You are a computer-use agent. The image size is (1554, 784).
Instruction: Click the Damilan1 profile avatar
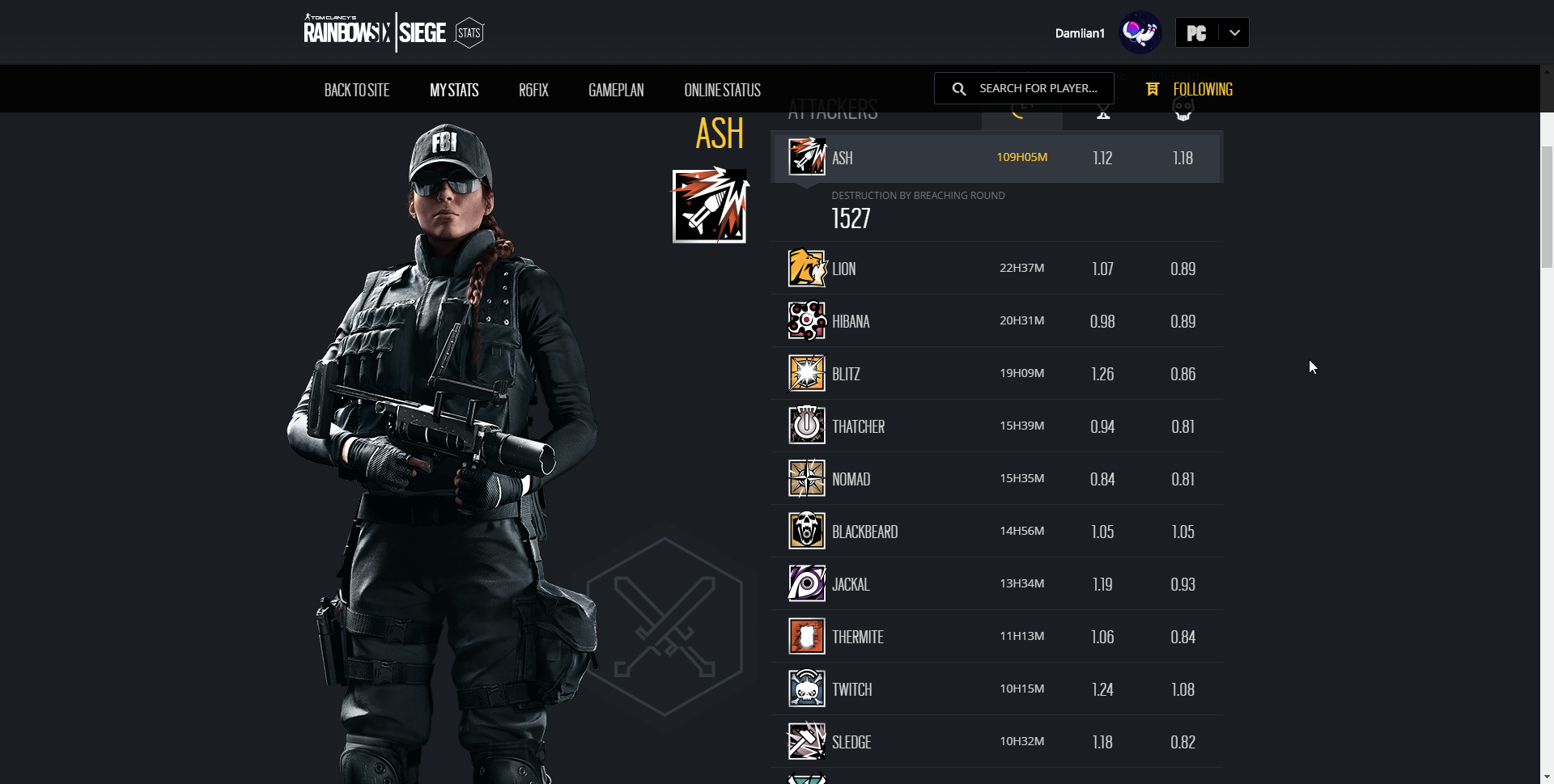pyautogui.click(x=1140, y=33)
